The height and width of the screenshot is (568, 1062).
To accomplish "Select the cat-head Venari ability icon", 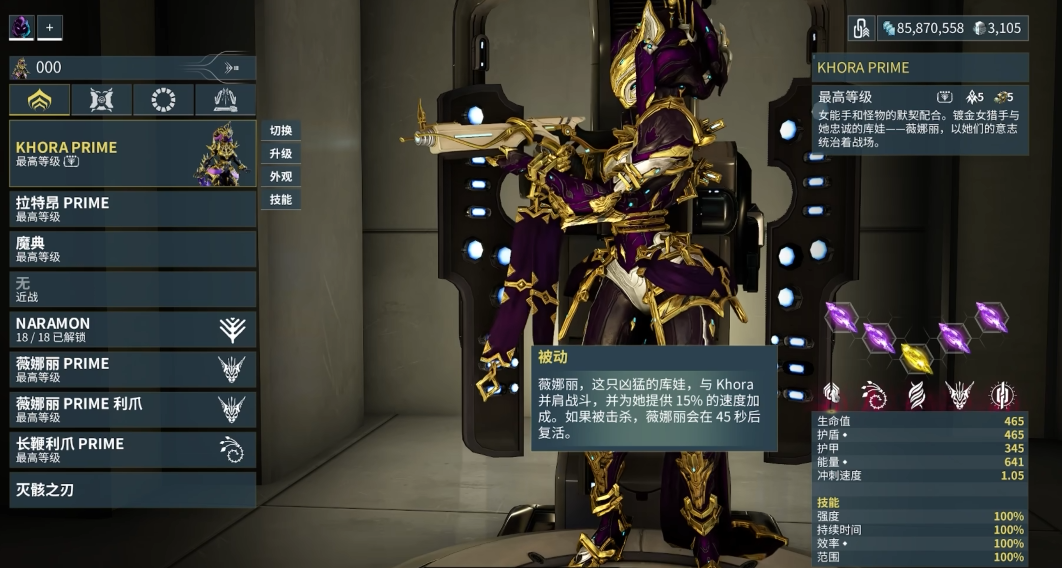I will tap(959, 395).
